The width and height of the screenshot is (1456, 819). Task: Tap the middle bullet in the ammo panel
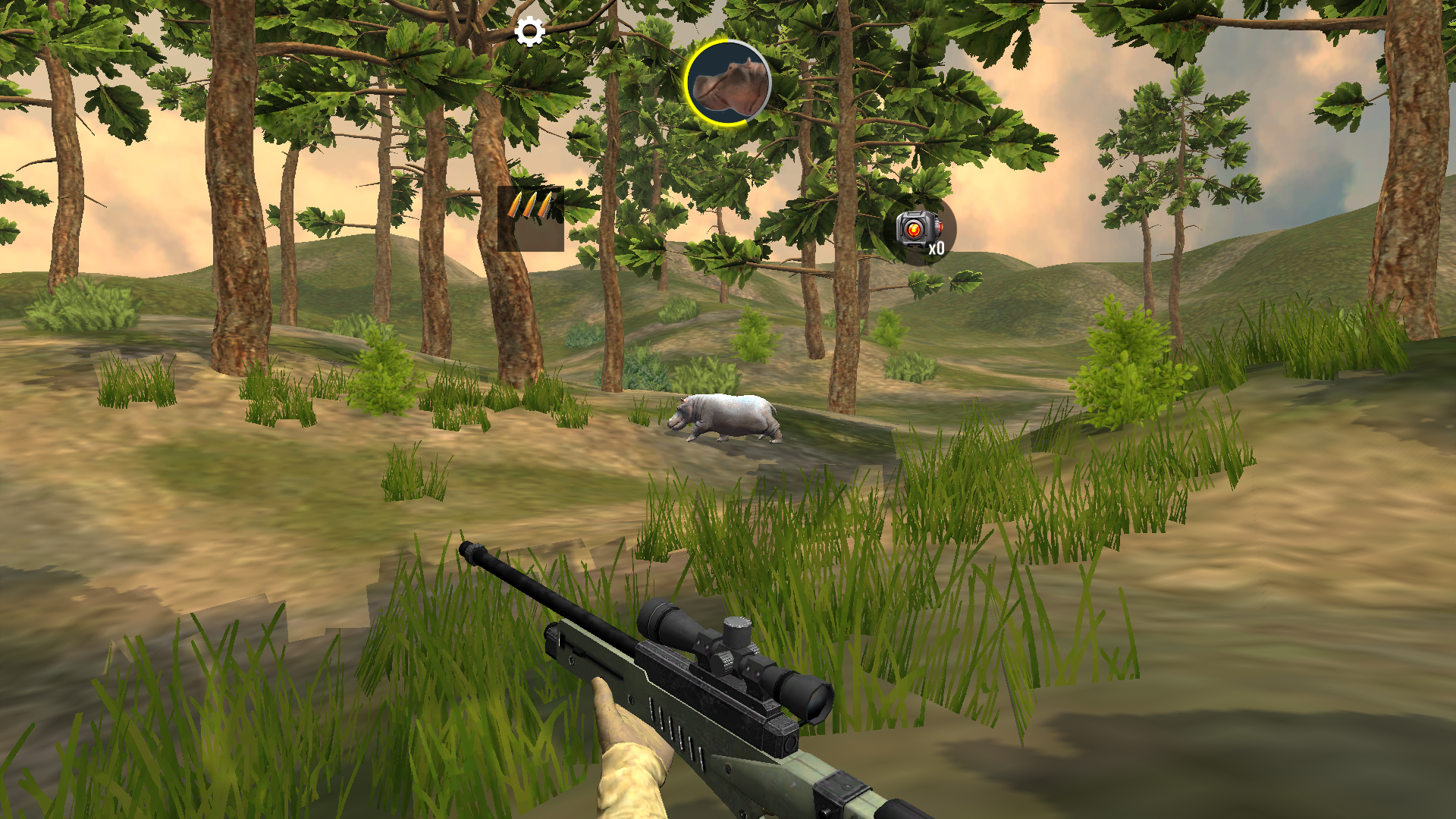click(532, 206)
